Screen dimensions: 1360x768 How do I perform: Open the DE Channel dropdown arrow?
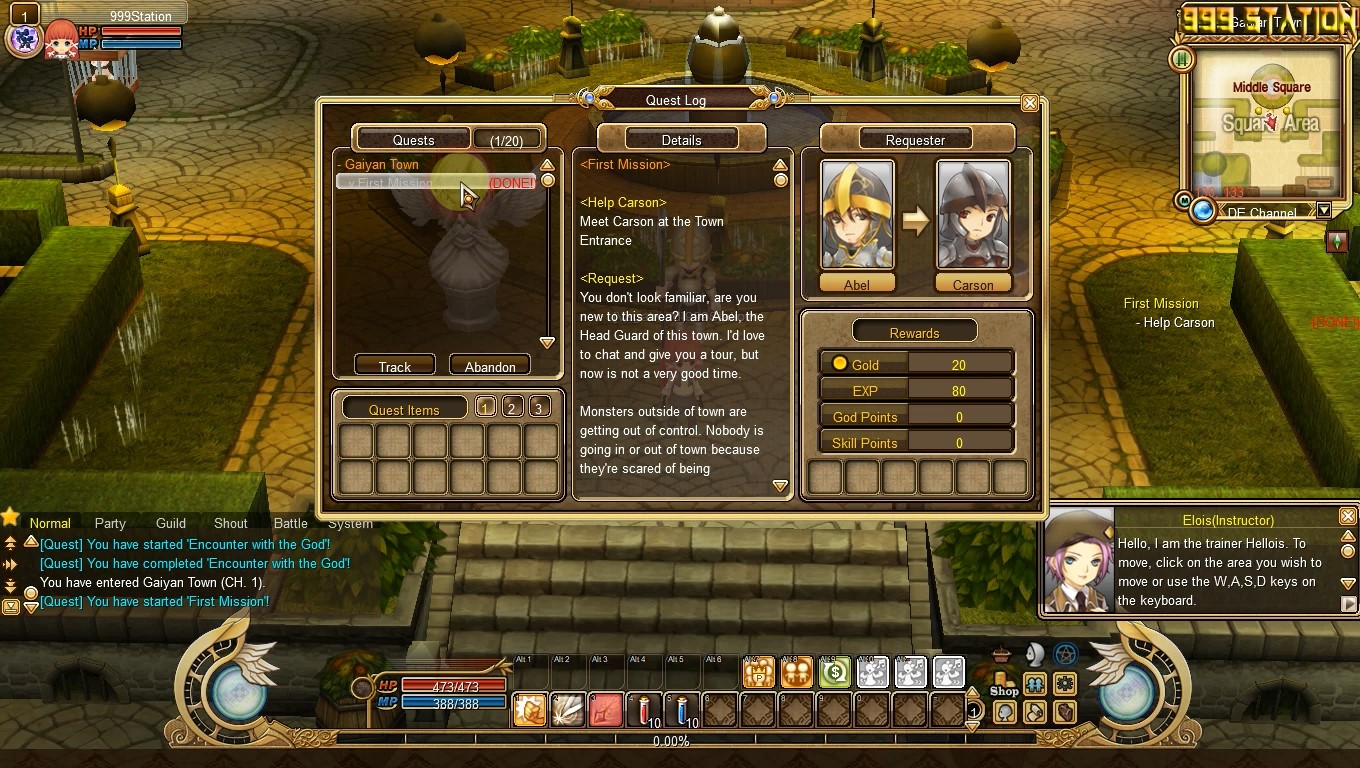1324,211
